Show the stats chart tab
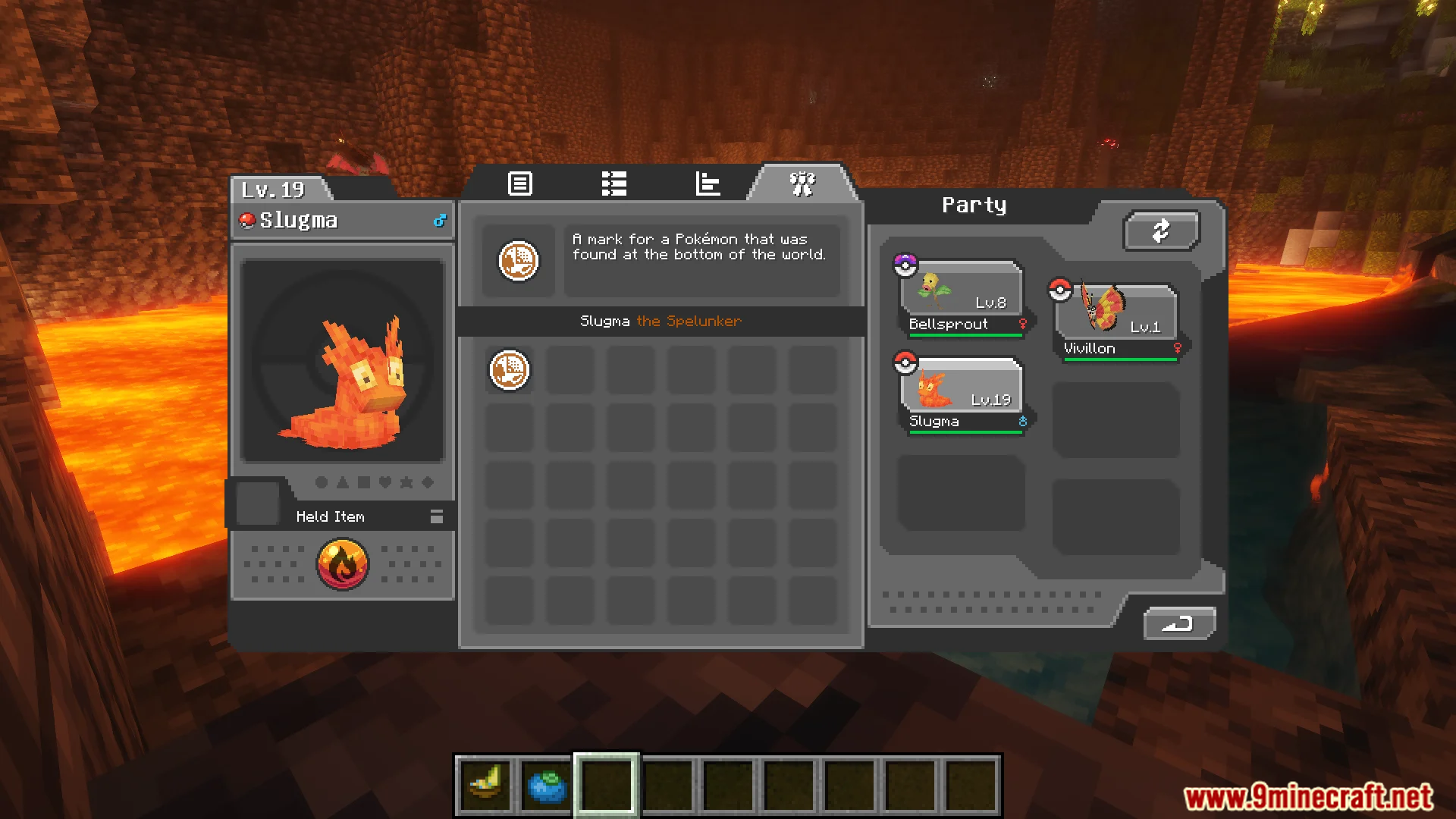1456x819 pixels. tap(708, 184)
